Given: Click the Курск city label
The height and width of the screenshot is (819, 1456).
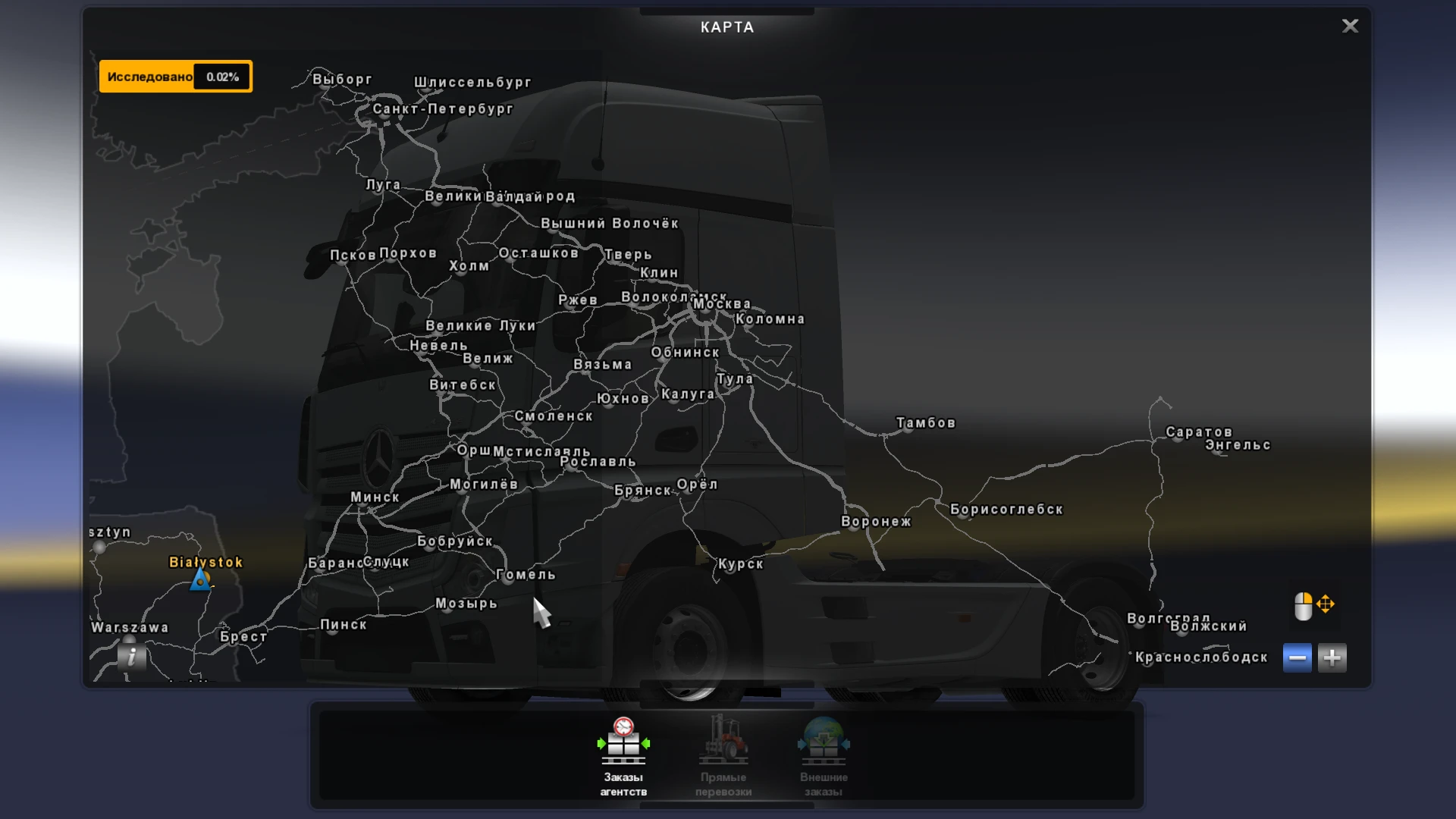Looking at the screenshot, I should click(739, 564).
